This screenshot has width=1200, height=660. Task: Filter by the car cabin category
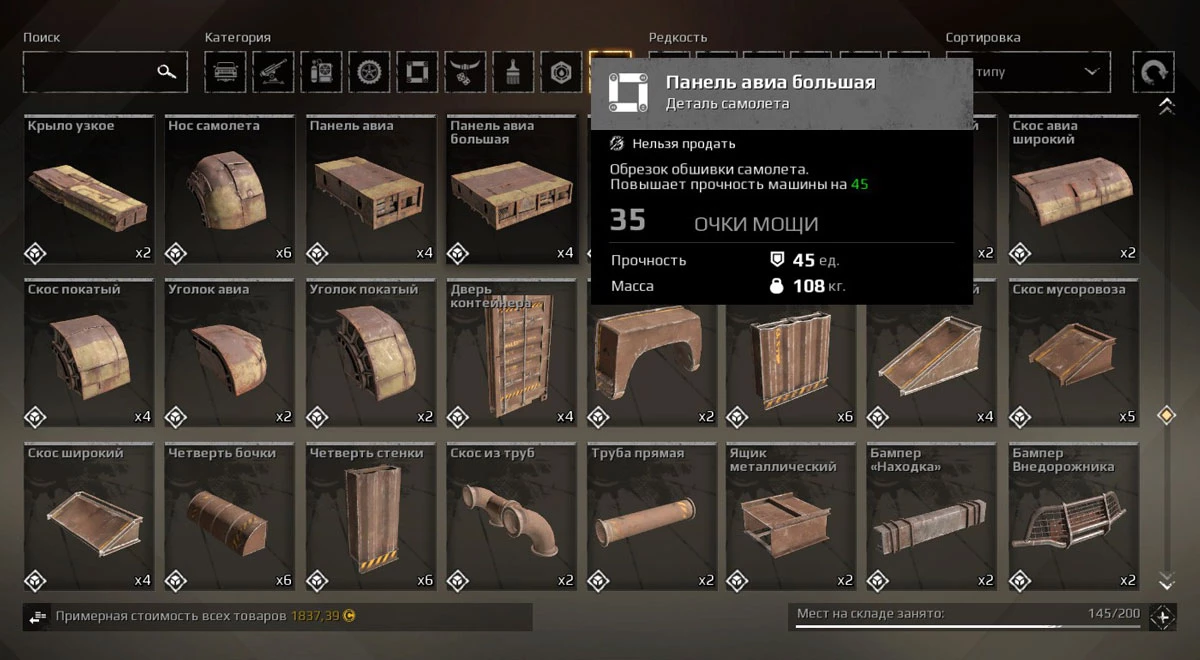(225, 72)
